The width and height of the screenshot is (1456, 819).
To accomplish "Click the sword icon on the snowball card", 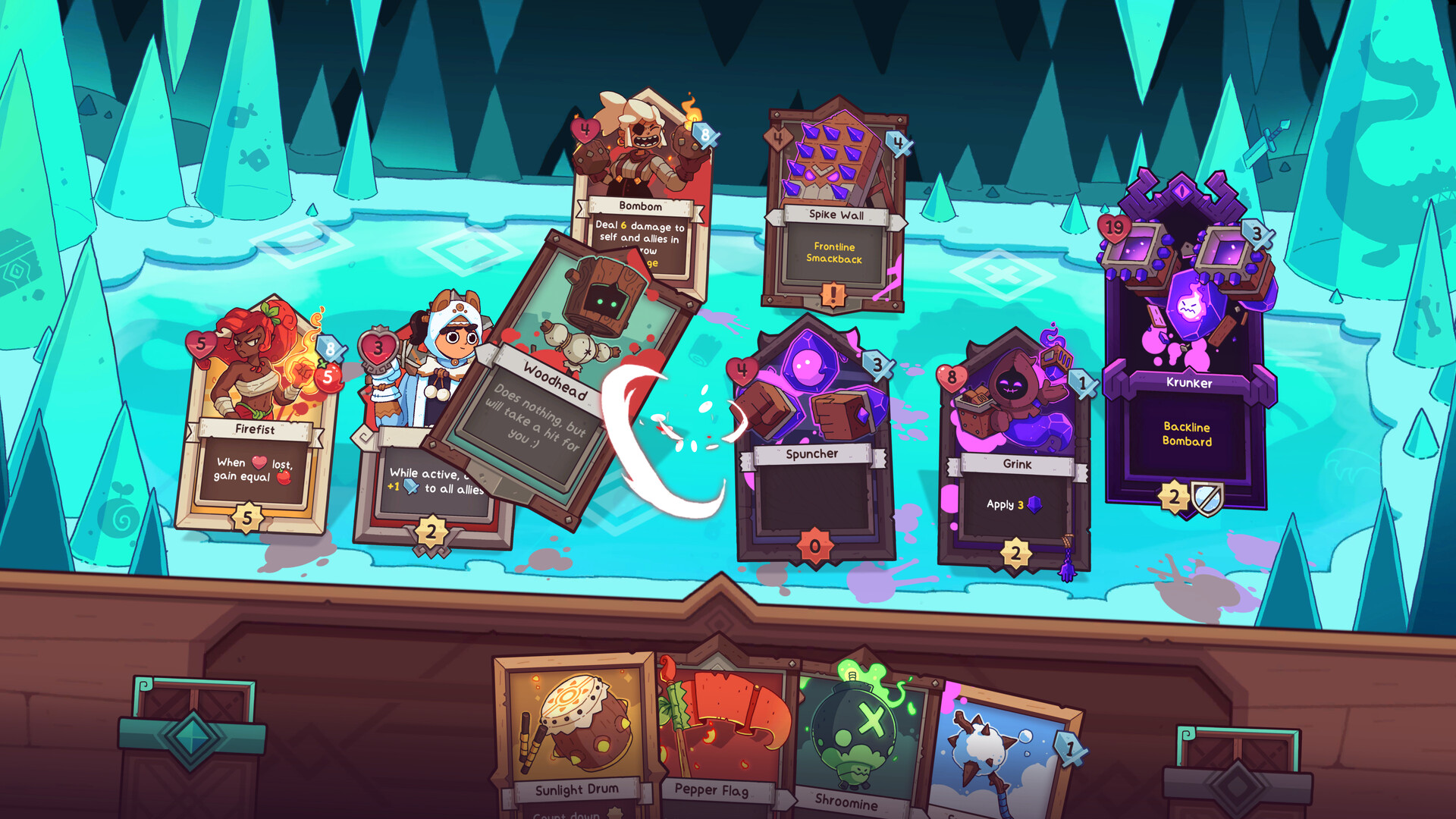I will (x=1069, y=749).
